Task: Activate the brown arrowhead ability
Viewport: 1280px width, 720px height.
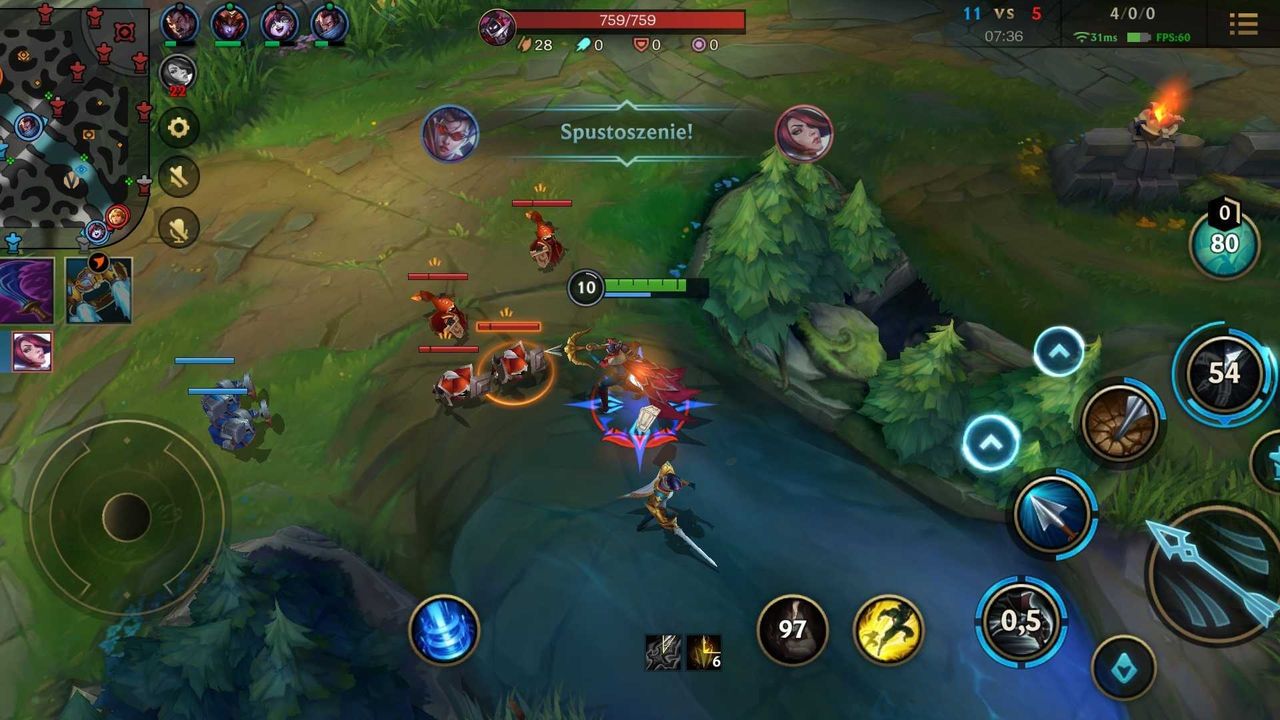Action: tap(1121, 423)
